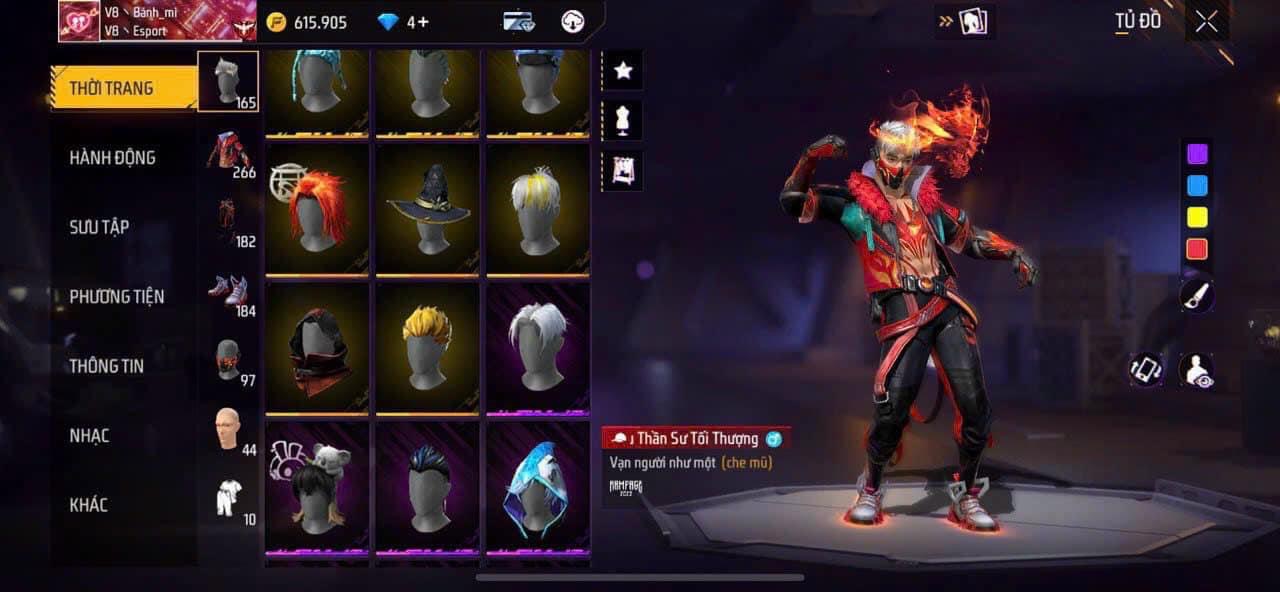Close the wardrobe with the X button
This screenshot has width=1280, height=592.
1206,21
